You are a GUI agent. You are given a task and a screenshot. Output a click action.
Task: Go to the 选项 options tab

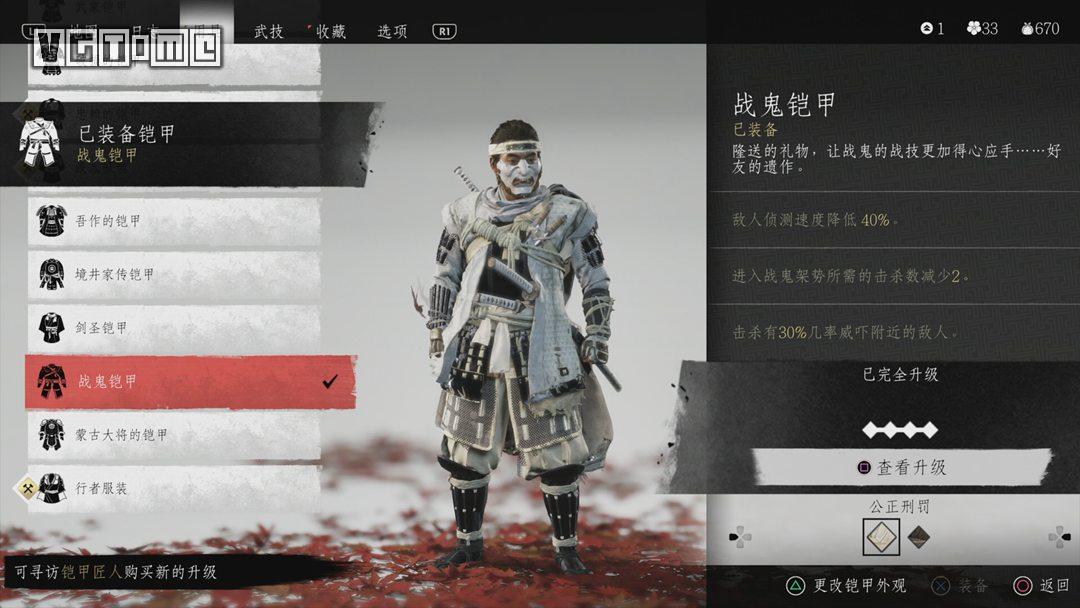392,30
